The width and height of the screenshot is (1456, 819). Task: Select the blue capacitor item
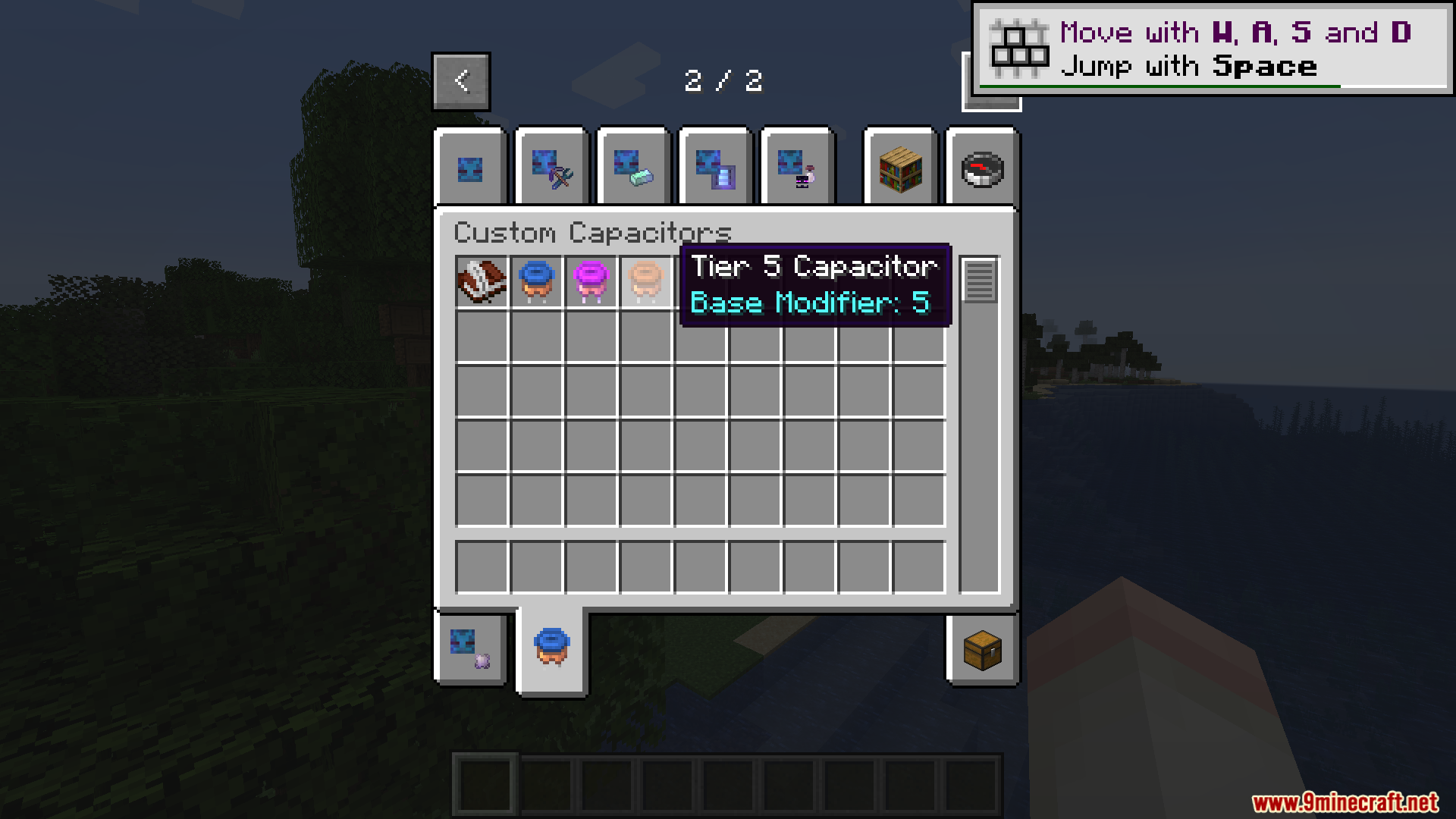click(535, 281)
